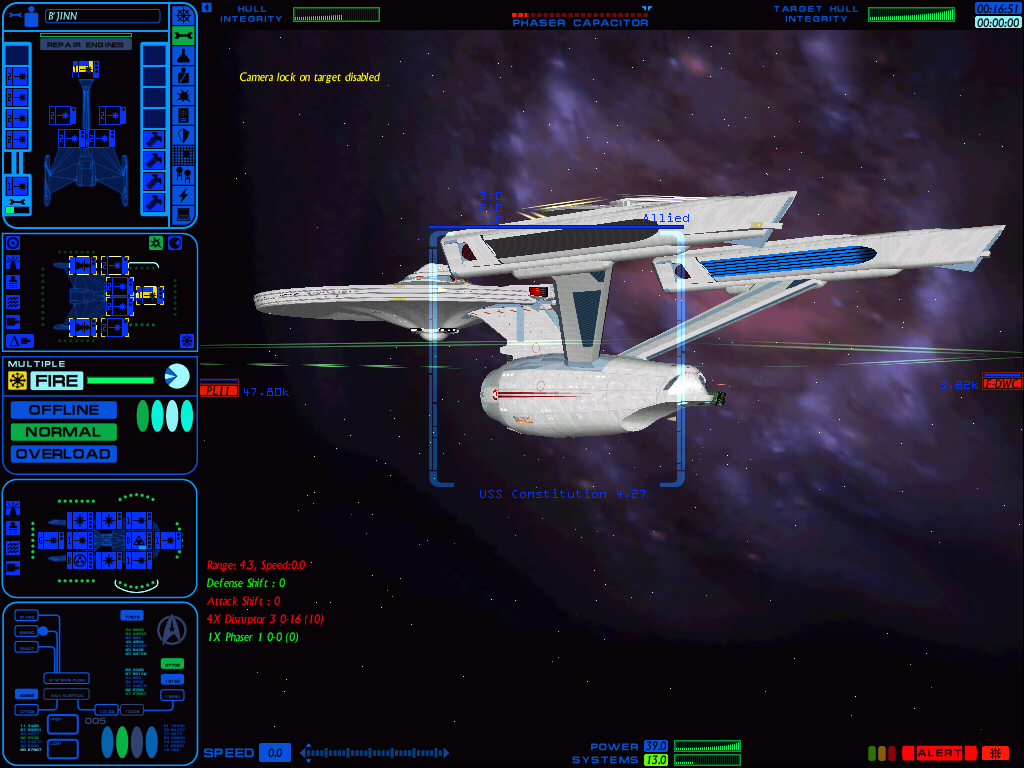Viewport: 1024px width, 768px height.
Task: Click the red grid button beside ALERT
Action: tap(995, 753)
